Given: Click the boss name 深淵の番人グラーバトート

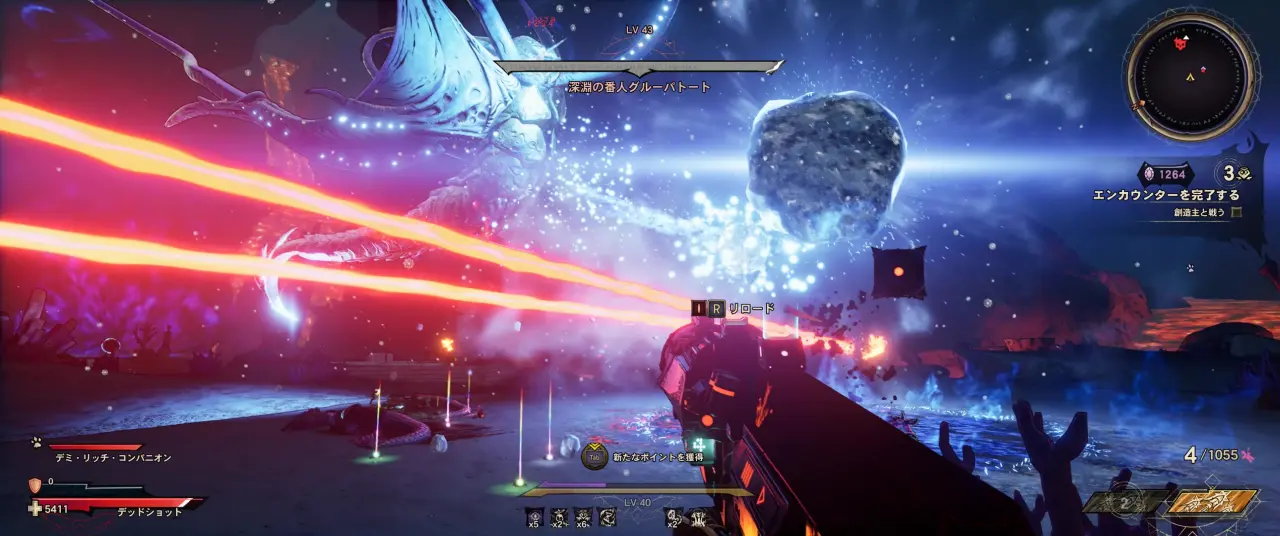Looking at the screenshot, I should pyautogui.click(x=640, y=87).
